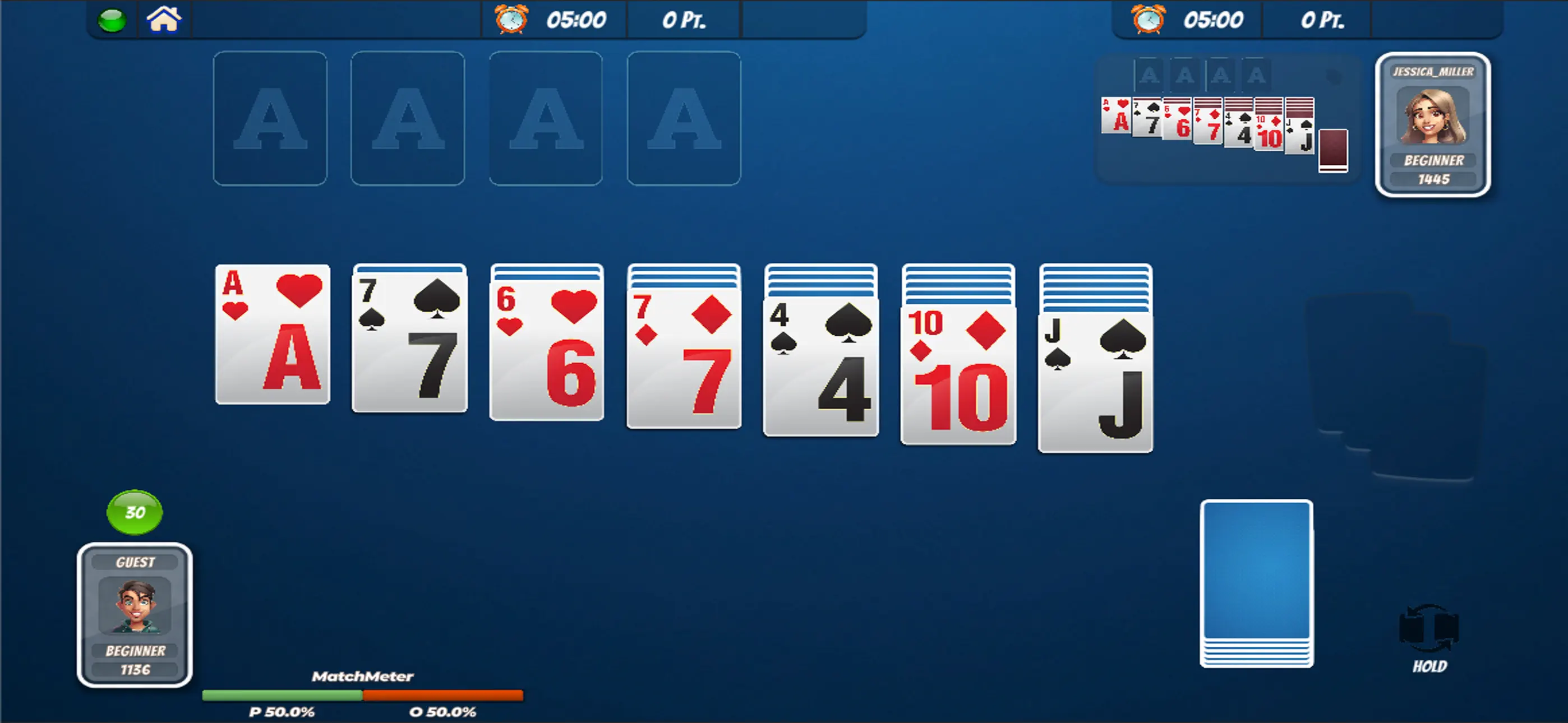The image size is (1568, 723).
Task: Click the green status orb top left
Action: click(x=113, y=20)
